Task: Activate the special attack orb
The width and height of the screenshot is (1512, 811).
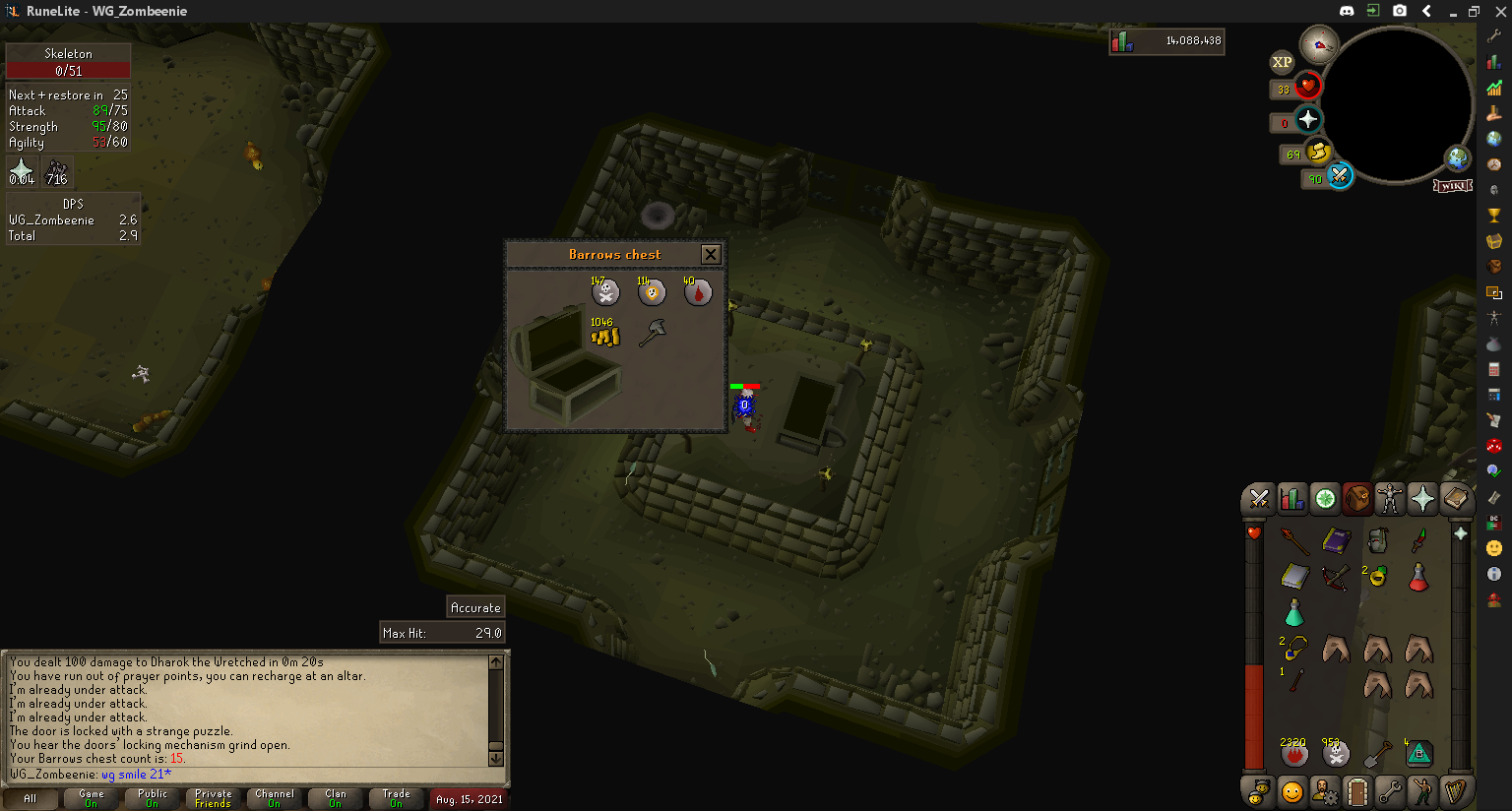Action: (x=1340, y=176)
